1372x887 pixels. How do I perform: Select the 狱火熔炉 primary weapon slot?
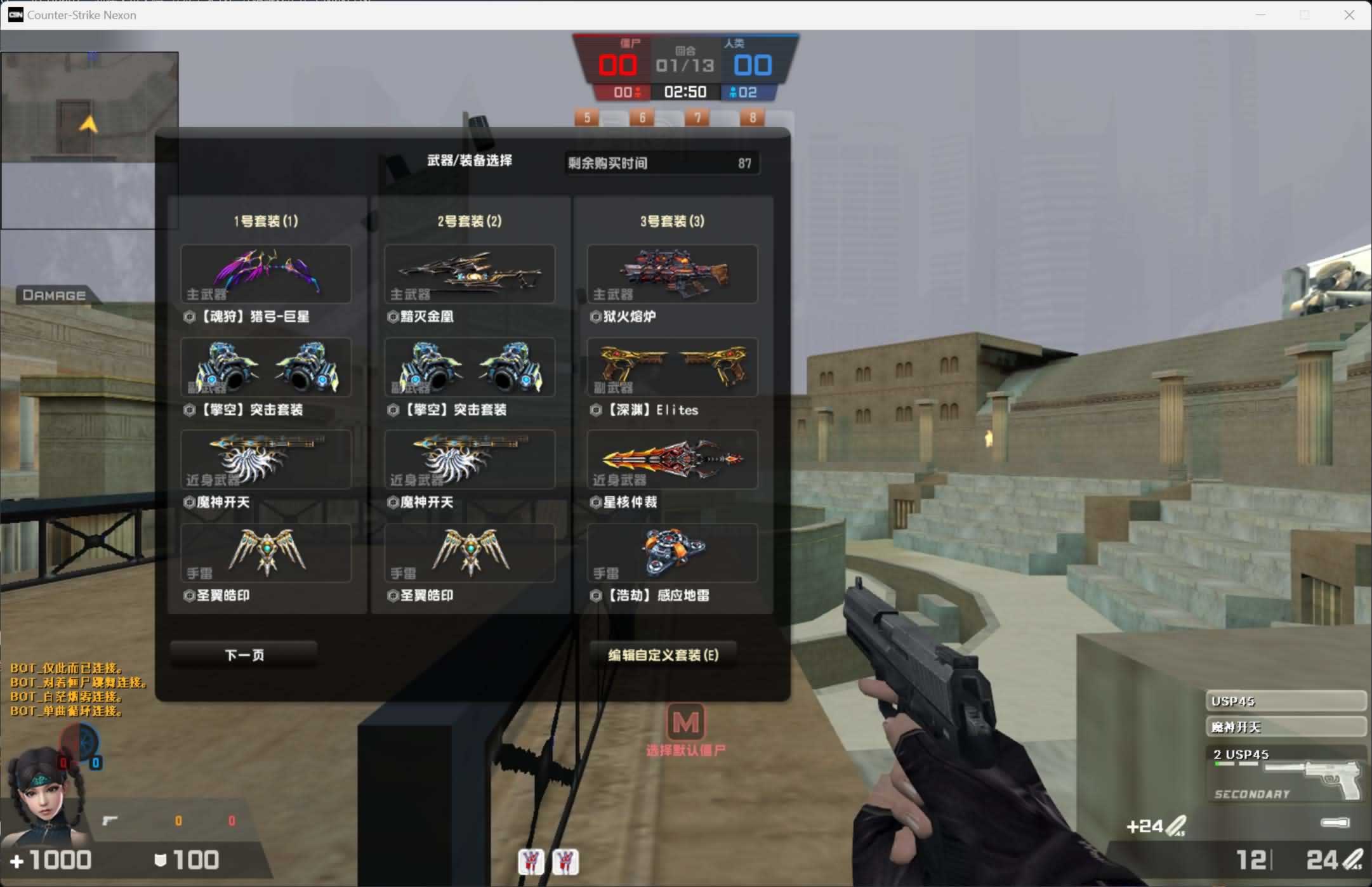coord(672,274)
